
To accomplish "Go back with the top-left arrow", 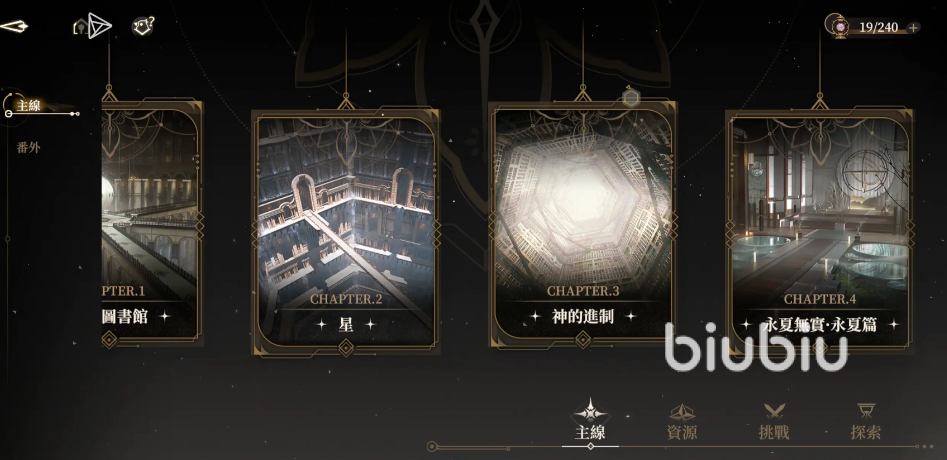I will pyautogui.click(x=14, y=26).
